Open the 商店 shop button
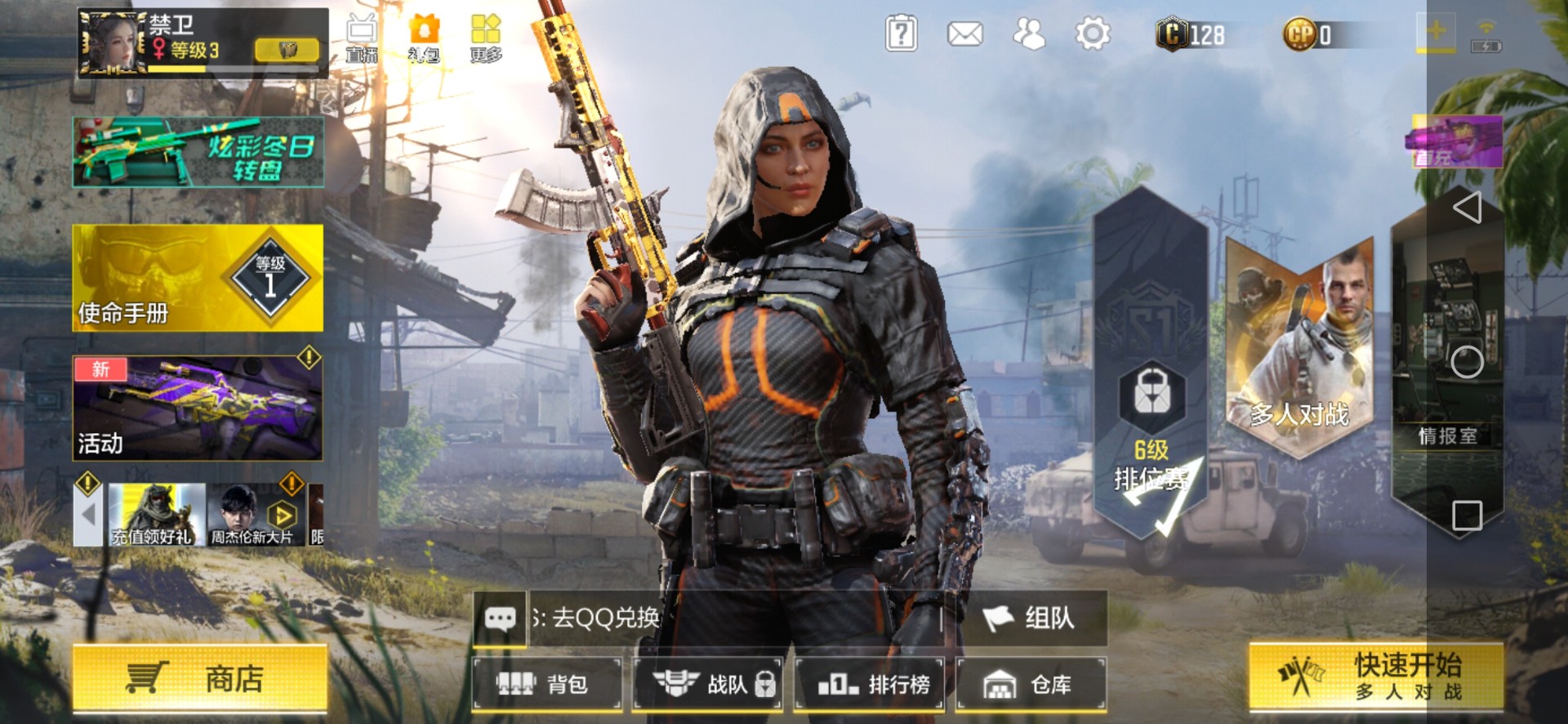The height and width of the screenshot is (724, 1568). tap(199, 677)
